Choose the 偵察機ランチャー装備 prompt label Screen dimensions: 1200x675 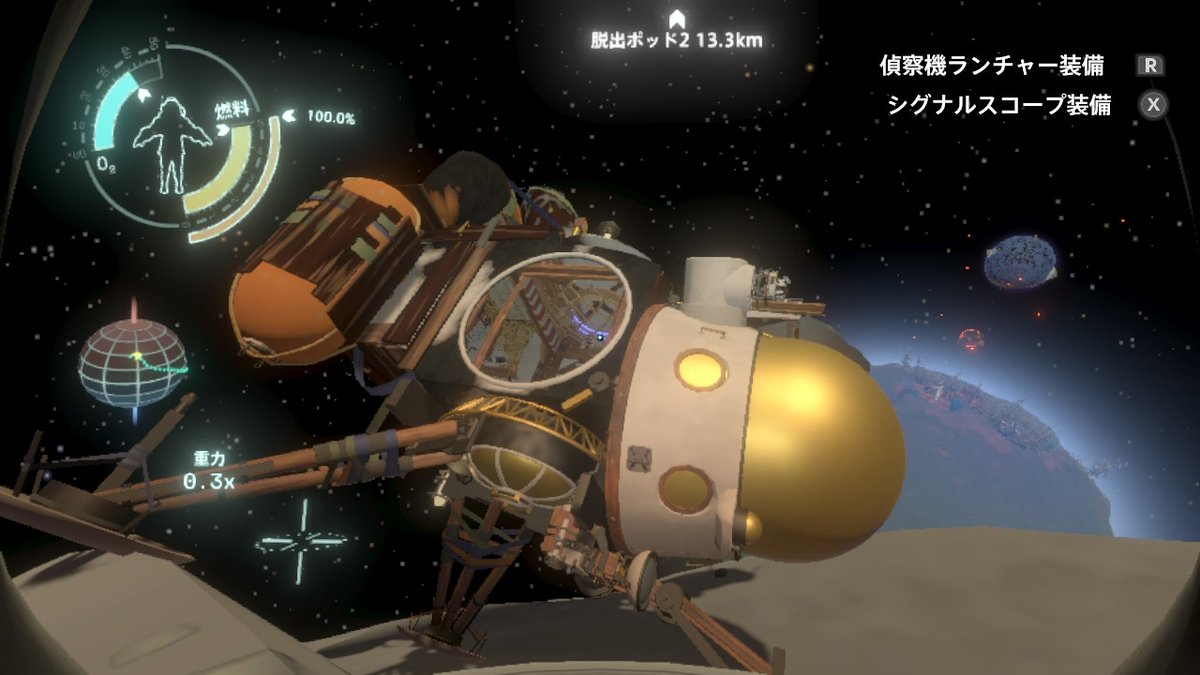click(x=991, y=67)
